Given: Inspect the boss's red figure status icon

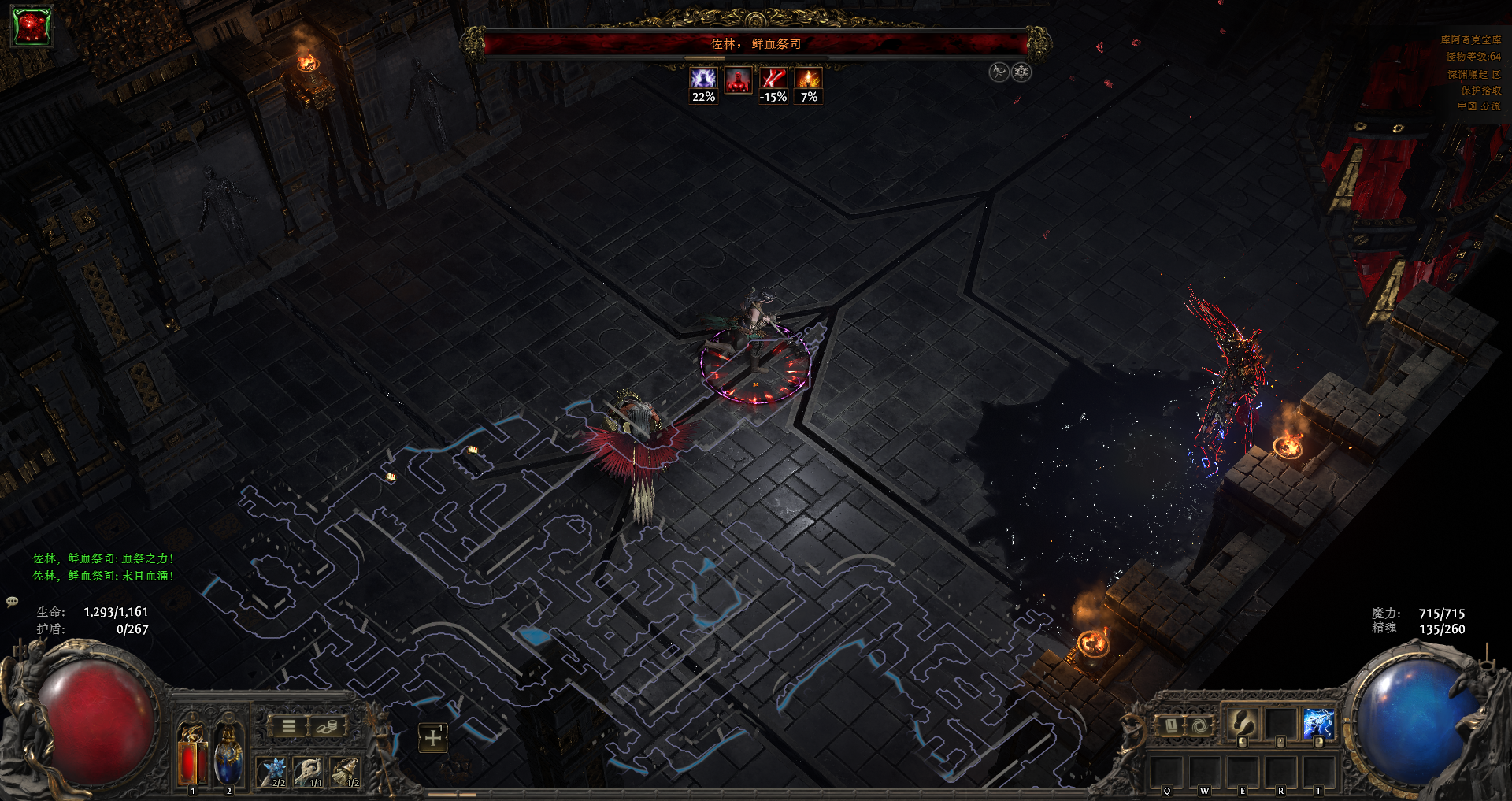Looking at the screenshot, I should coord(738,80).
